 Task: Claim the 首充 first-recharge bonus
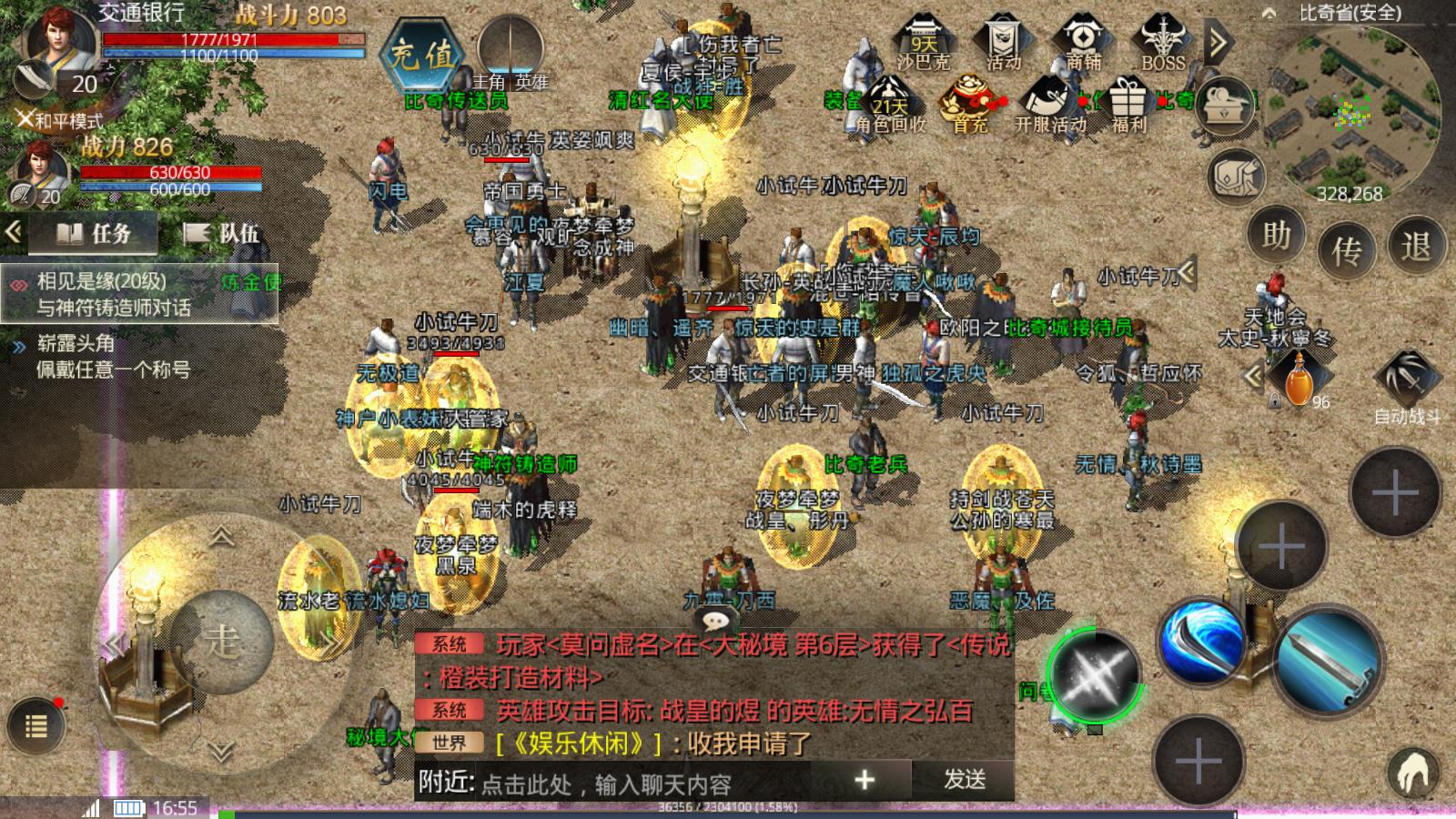pos(970,105)
